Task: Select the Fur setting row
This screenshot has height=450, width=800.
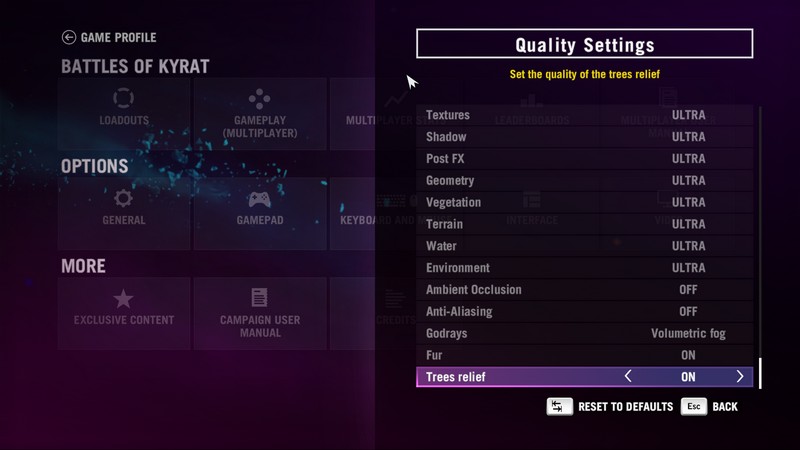Action: (584, 355)
